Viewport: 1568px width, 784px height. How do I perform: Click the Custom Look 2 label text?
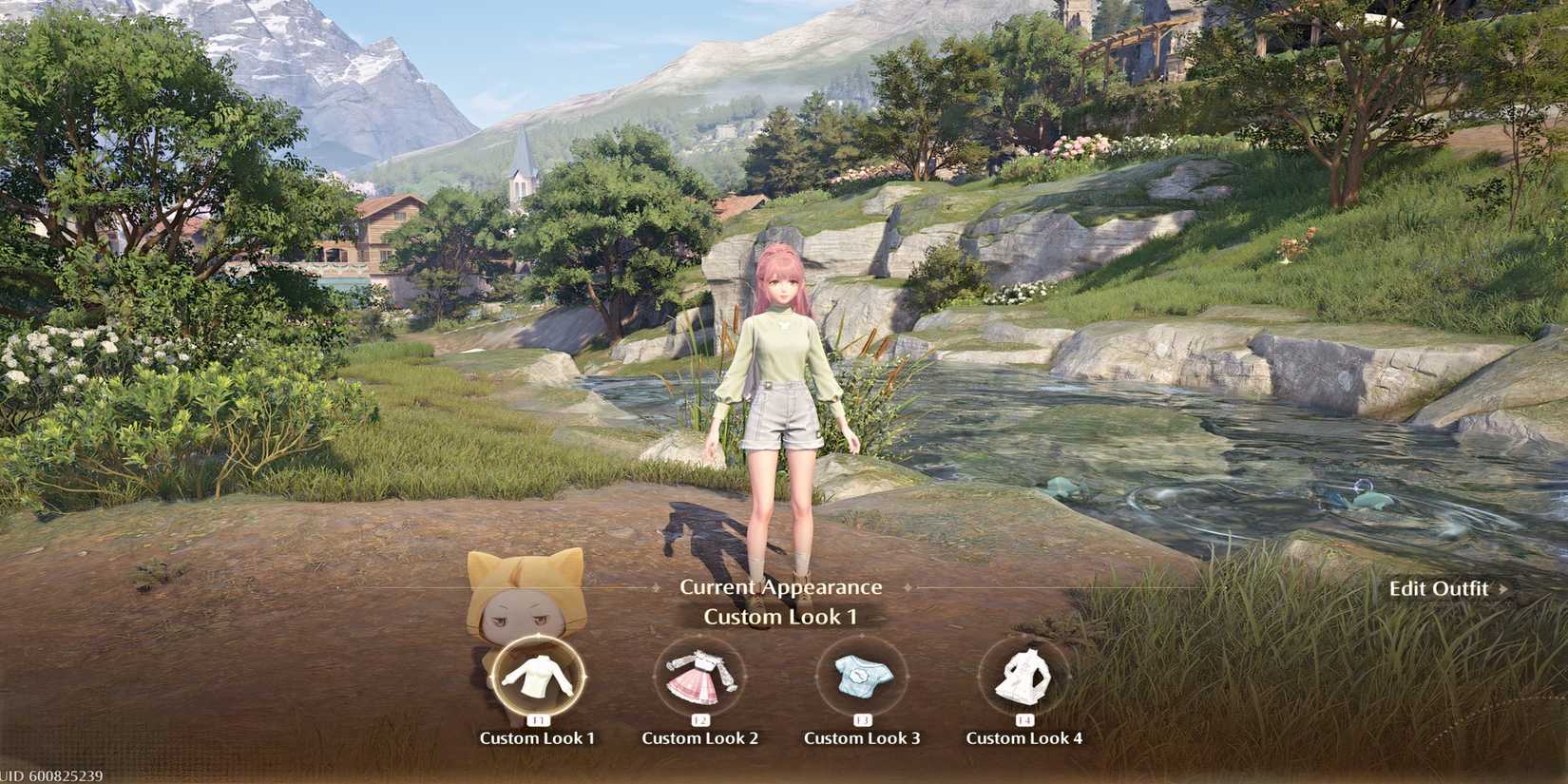(701, 738)
